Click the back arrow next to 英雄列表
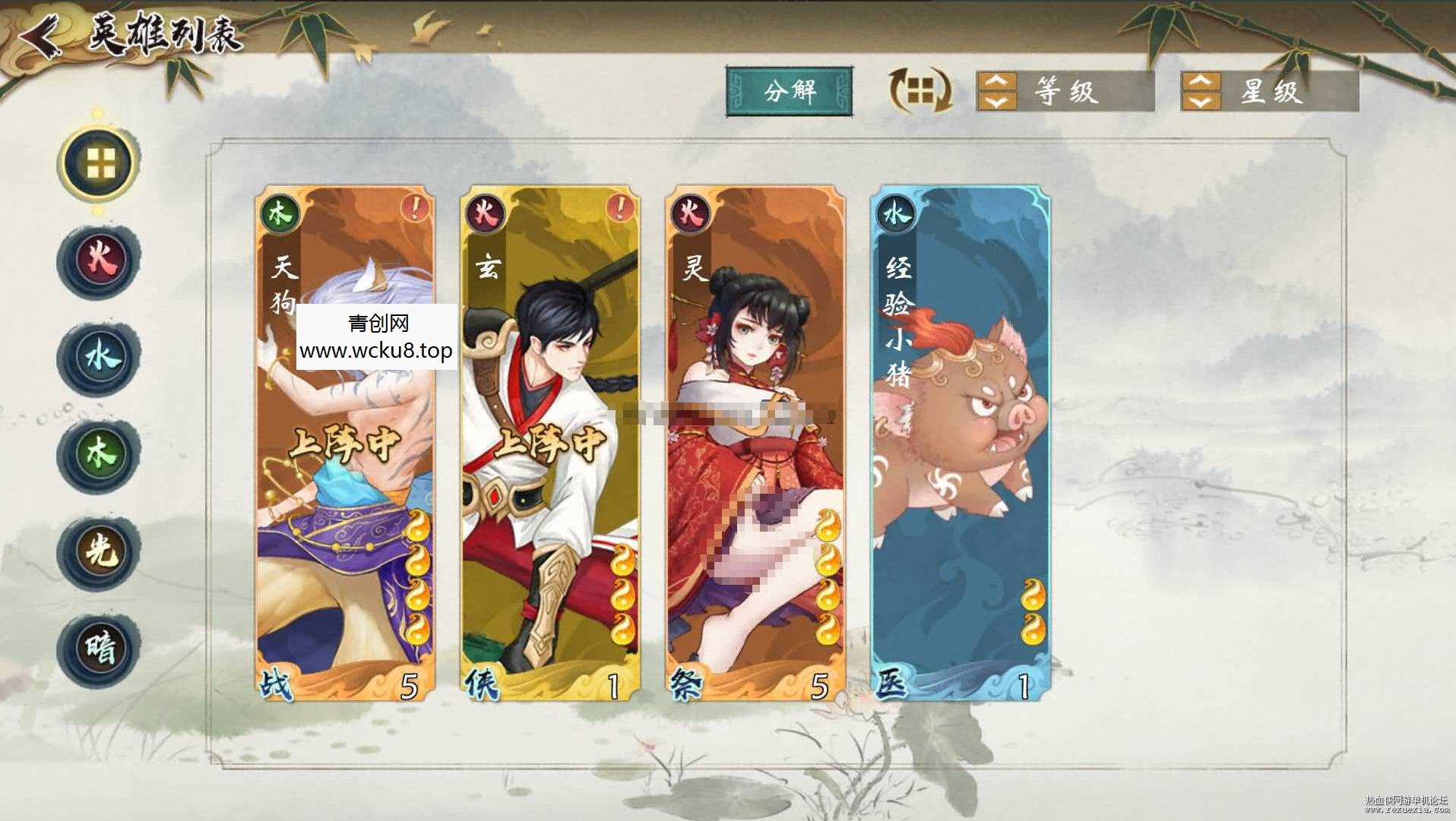This screenshot has width=1456, height=821. (42, 34)
